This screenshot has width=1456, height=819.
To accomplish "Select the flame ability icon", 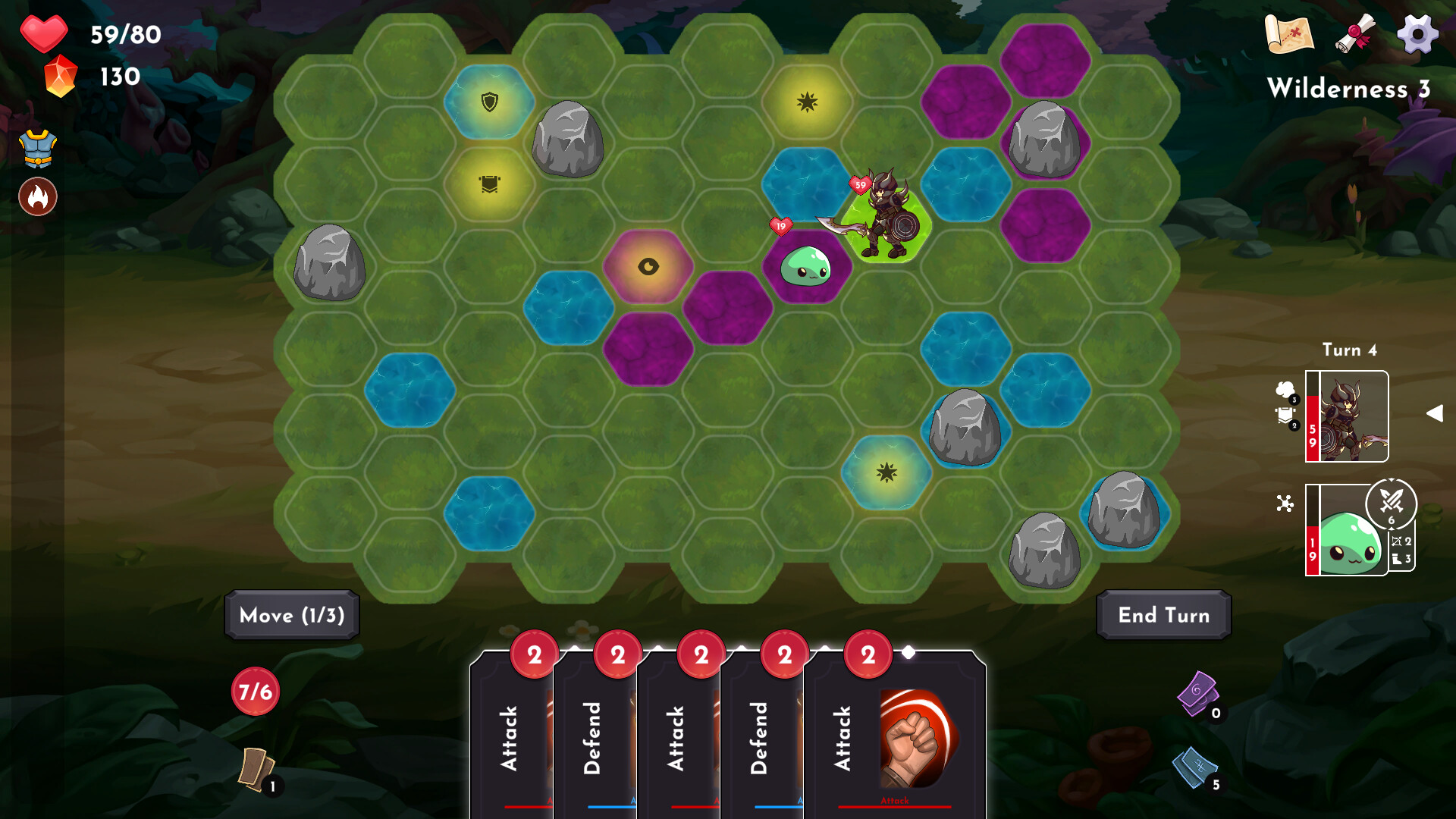I will (37, 196).
